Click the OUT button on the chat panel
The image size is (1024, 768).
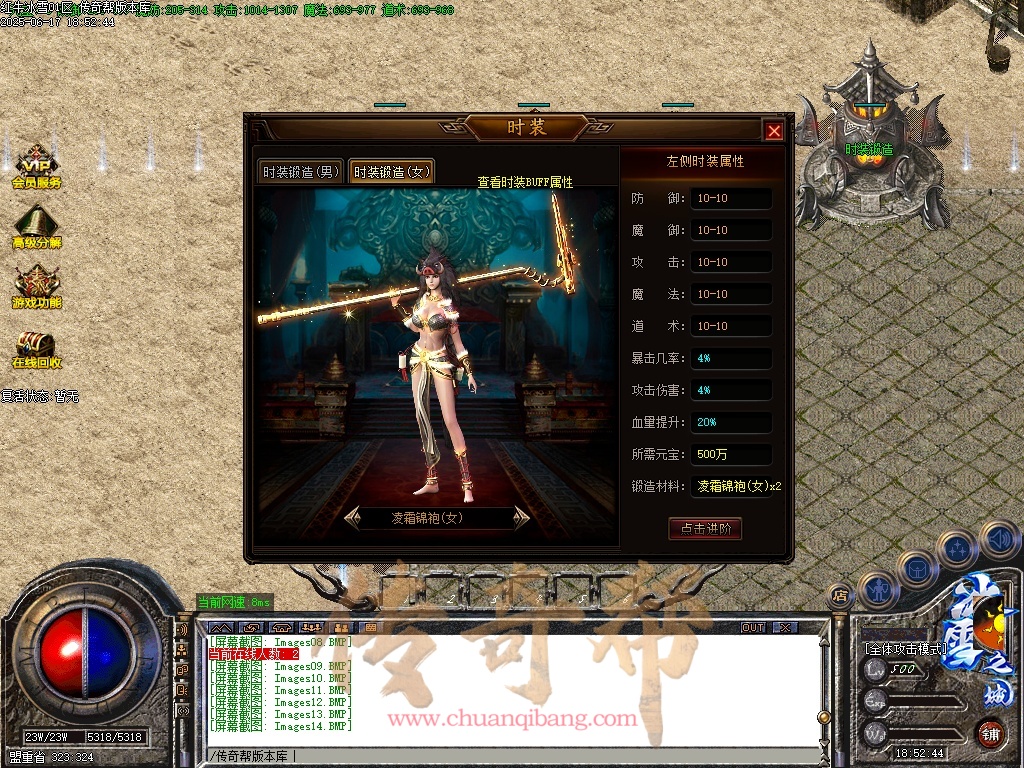coord(753,627)
